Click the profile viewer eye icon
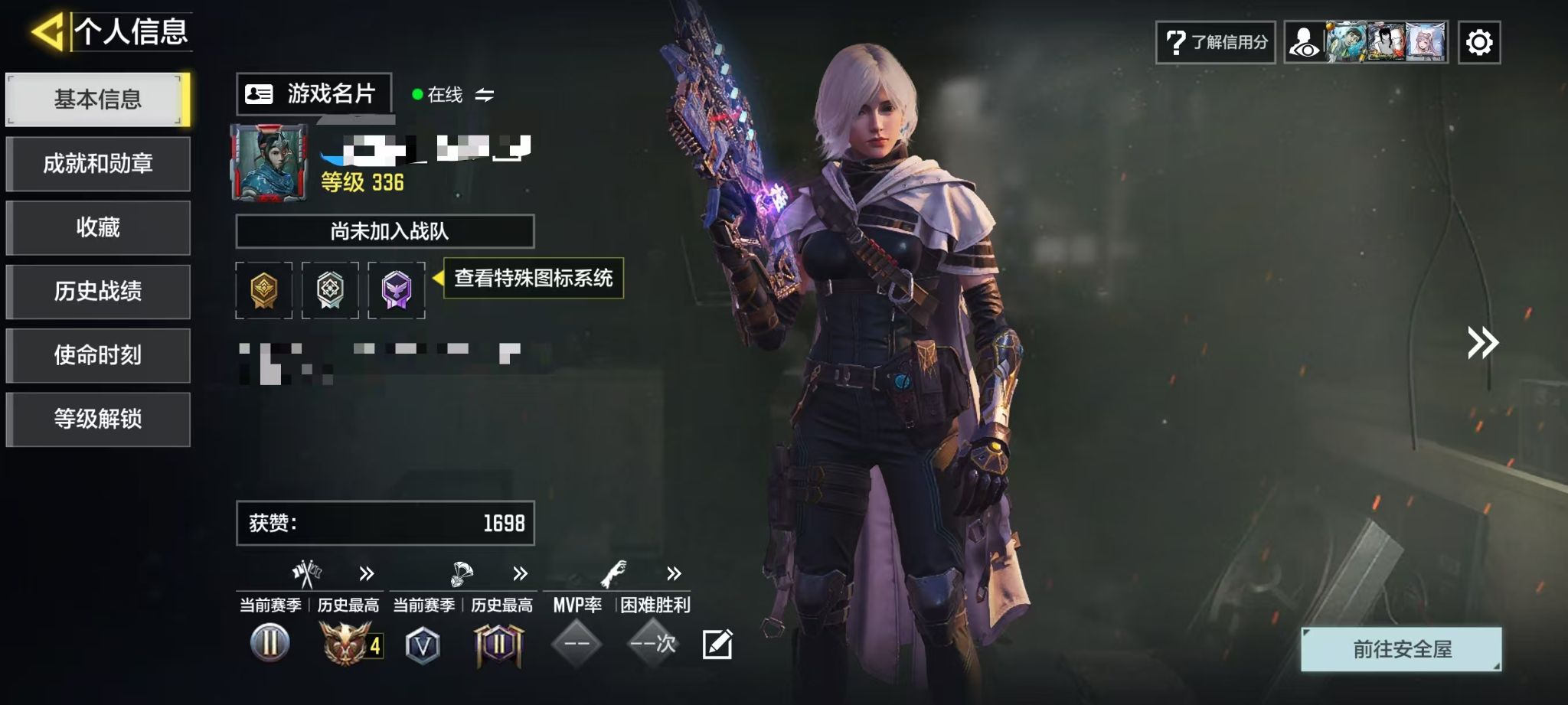This screenshot has height=705, width=1568. (1305, 42)
